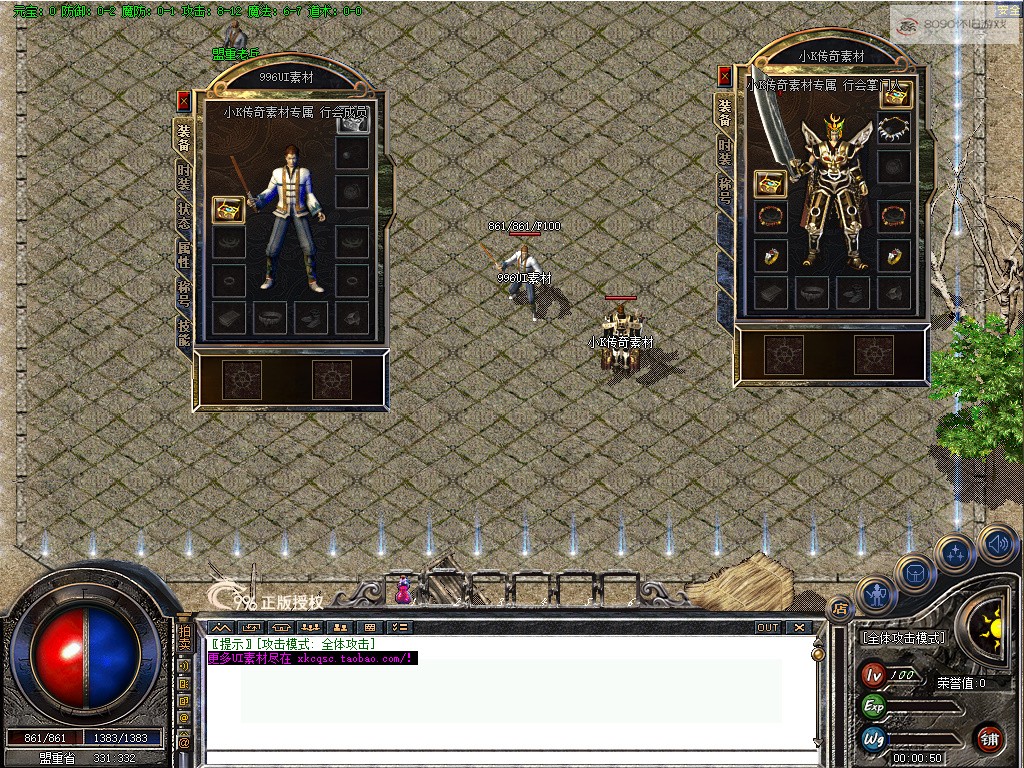This screenshot has height=768, width=1024.
Task: Open the 状态 tab
Action: tap(184, 216)
